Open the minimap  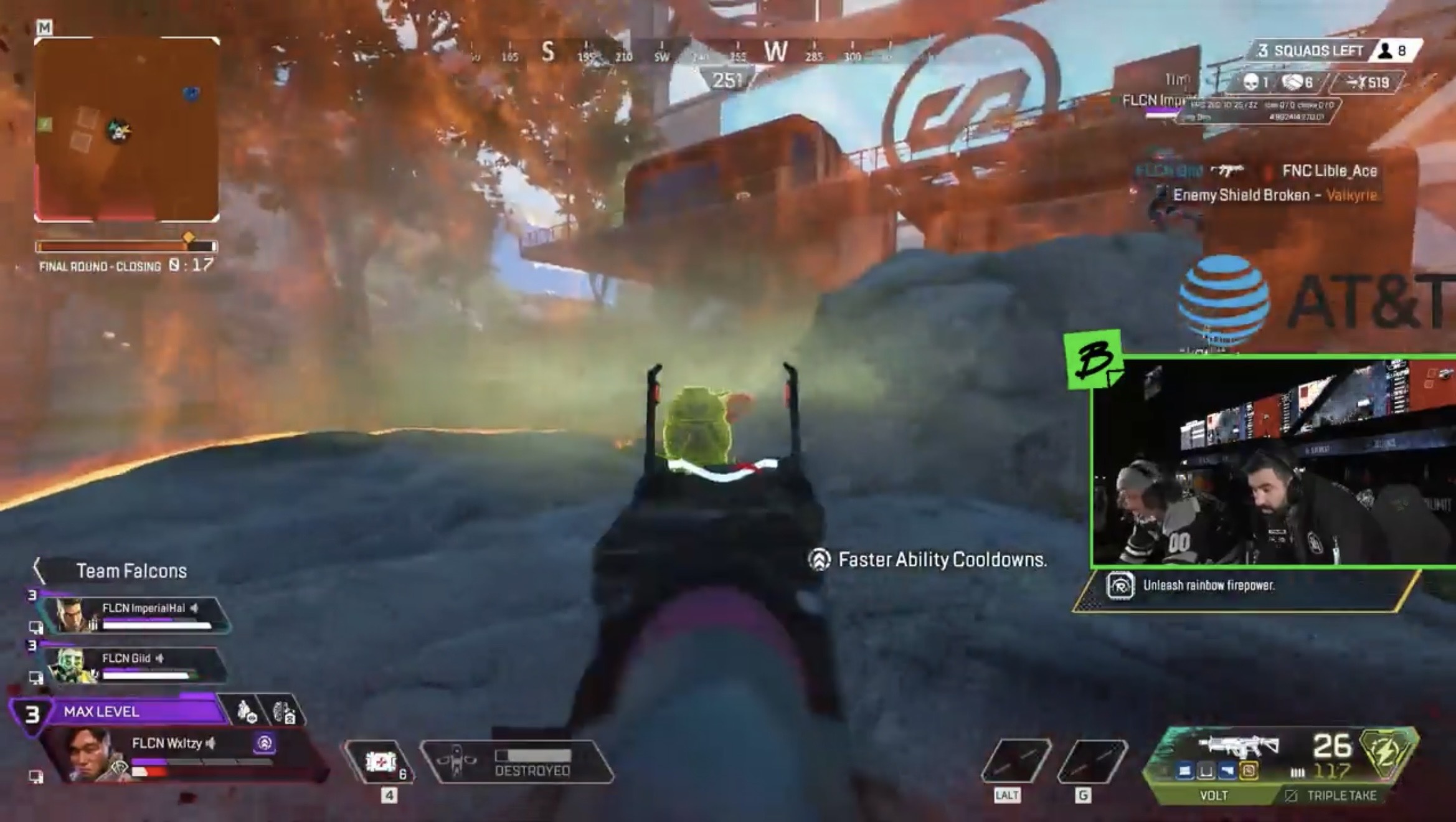tap(126, 129)
